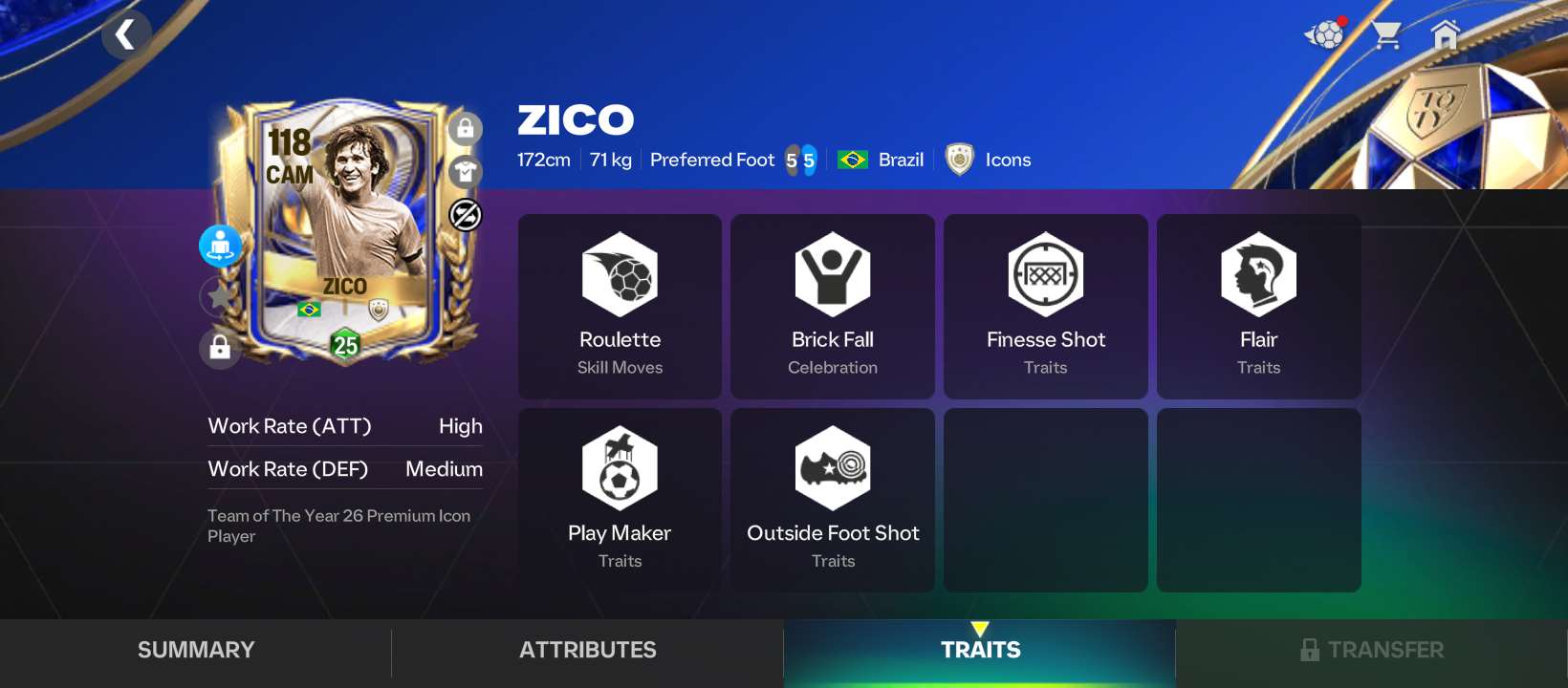Open the football news notifications icon
Screen dimensions: 1568x688
point(1323,34)
